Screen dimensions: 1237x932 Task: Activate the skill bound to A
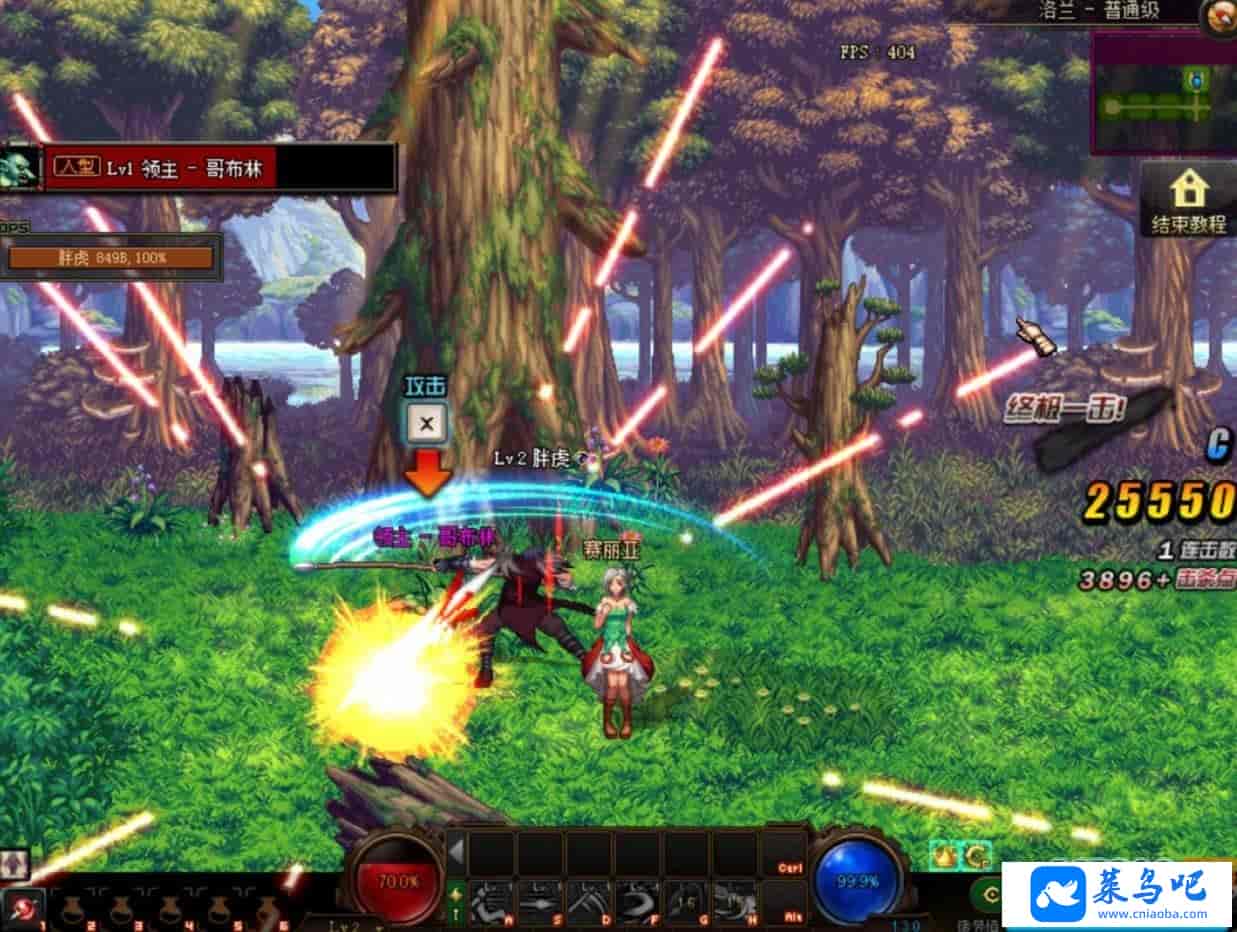(491, 900)
